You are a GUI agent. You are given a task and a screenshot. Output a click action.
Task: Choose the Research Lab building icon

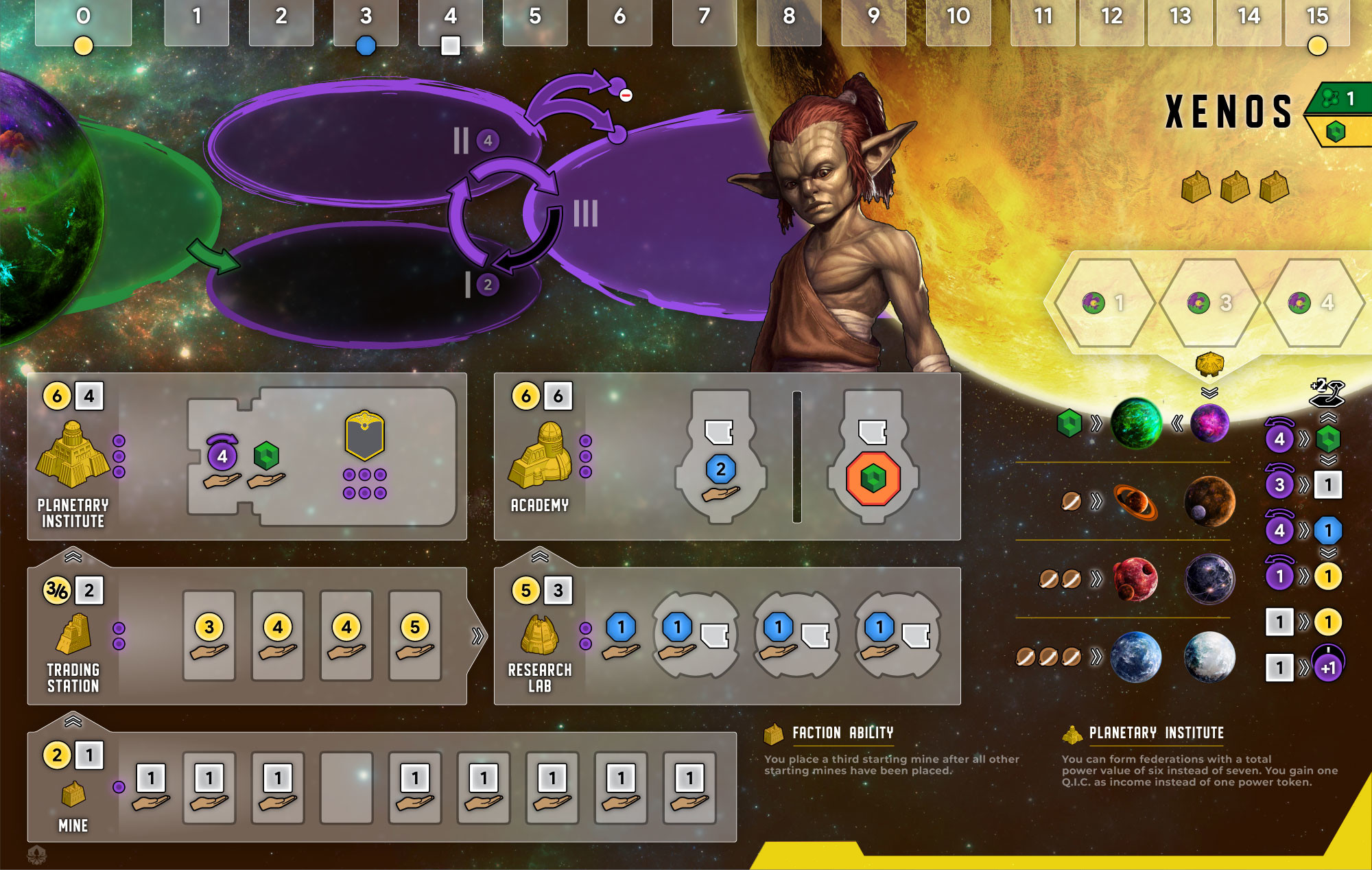(540, 634)
